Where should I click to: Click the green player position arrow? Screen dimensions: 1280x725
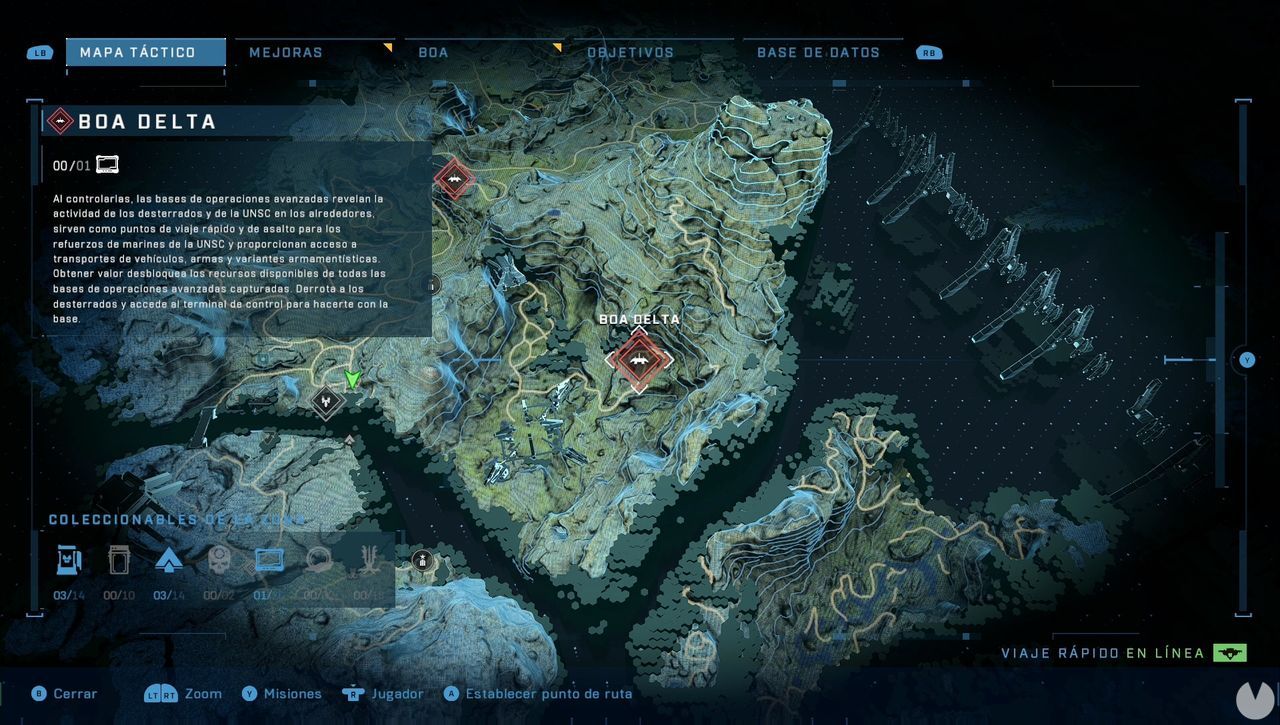352,380
